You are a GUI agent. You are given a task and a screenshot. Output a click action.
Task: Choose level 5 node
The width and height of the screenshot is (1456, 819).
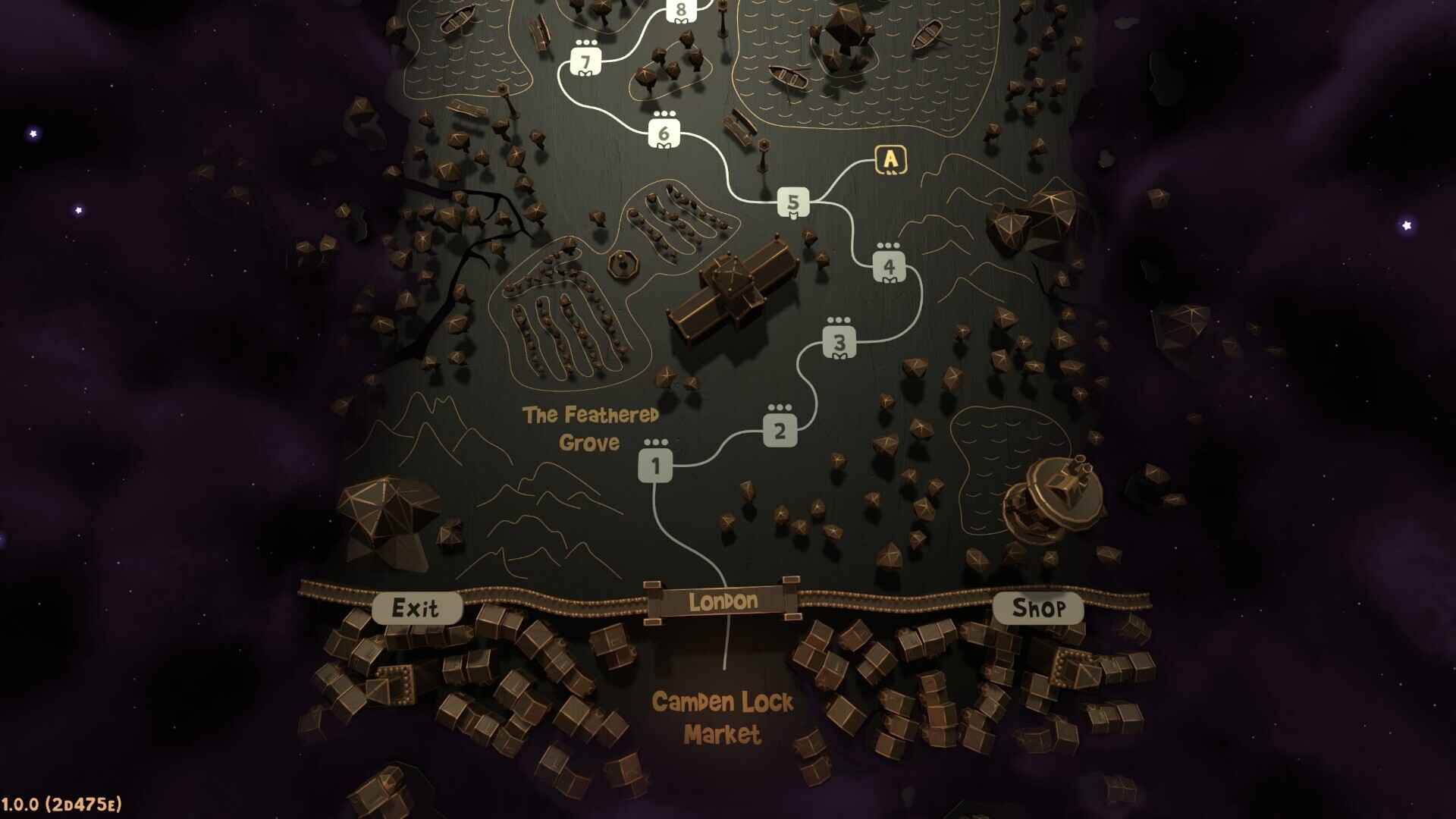[x=793, y=202]
